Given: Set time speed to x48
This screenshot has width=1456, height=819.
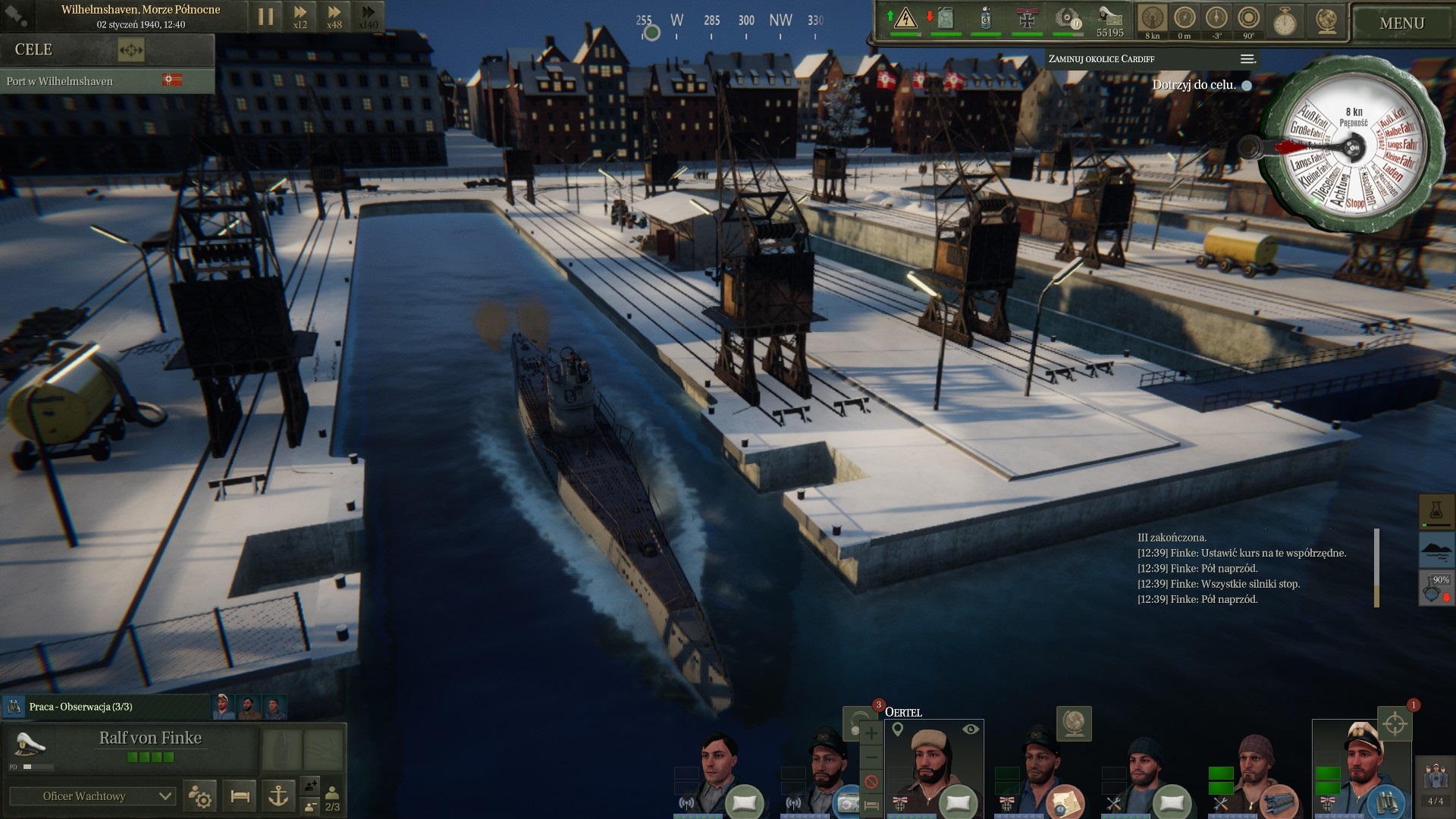Looking at the screenshot, I should click(x=334, y=17).
